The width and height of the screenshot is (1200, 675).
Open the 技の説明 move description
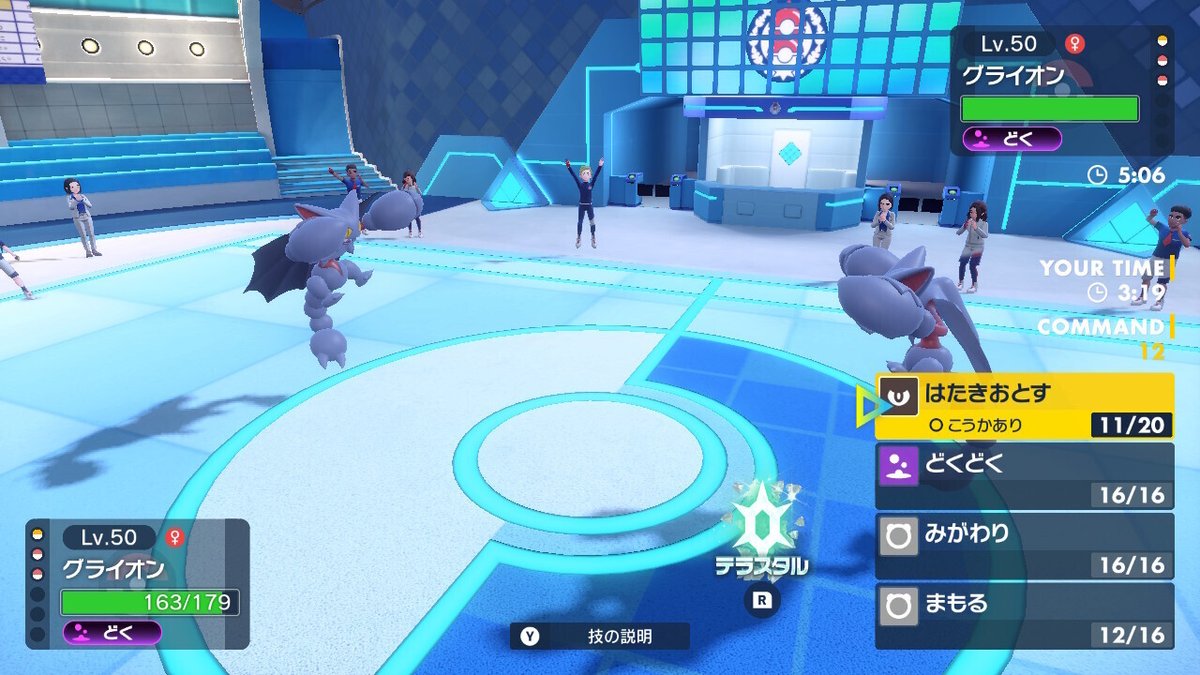pyautogui.click(x=600, y=636)
